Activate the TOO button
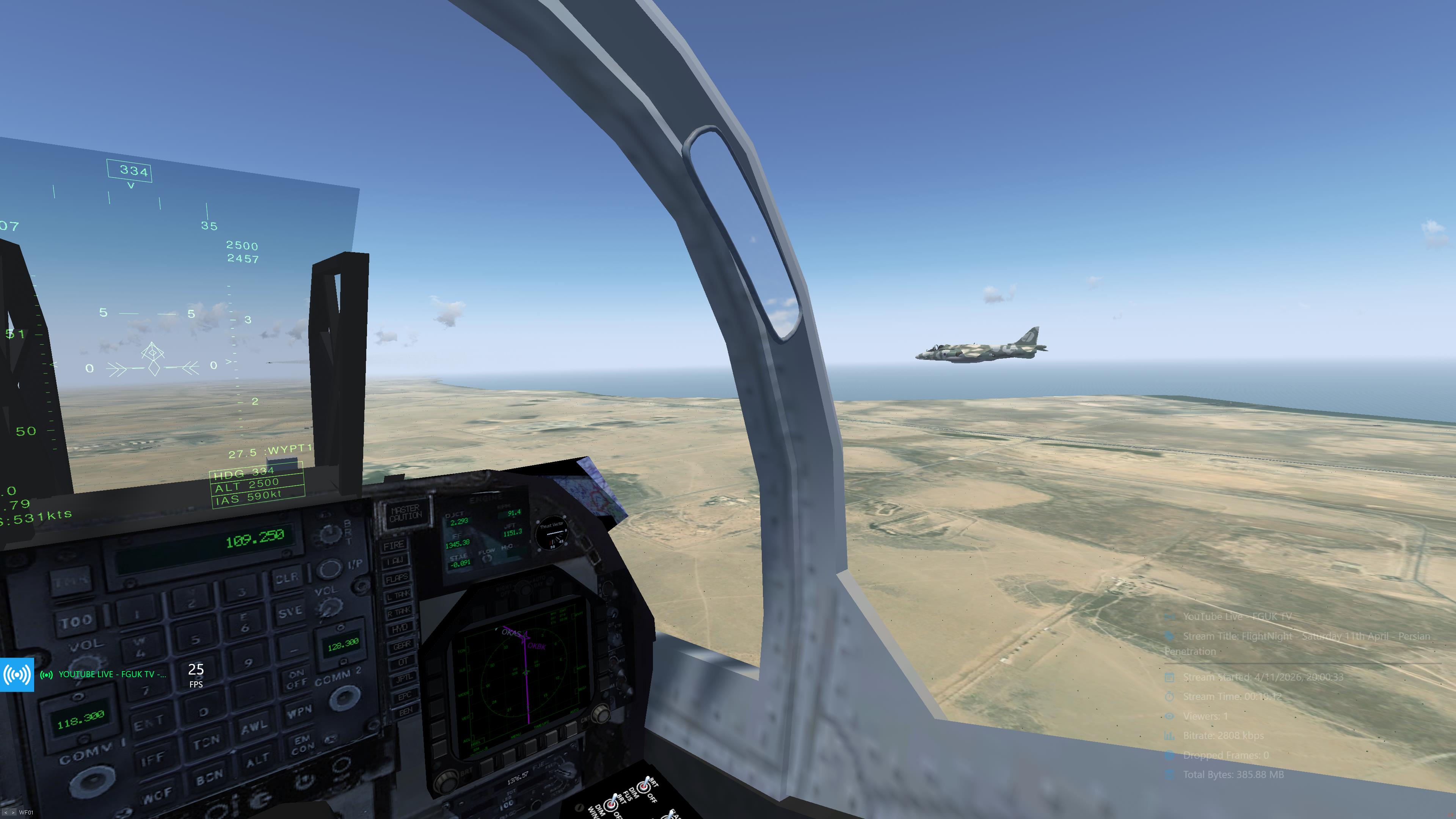The width and height of the screenshot is (1456, 819). pyautogui.click(x=76, y=622)
